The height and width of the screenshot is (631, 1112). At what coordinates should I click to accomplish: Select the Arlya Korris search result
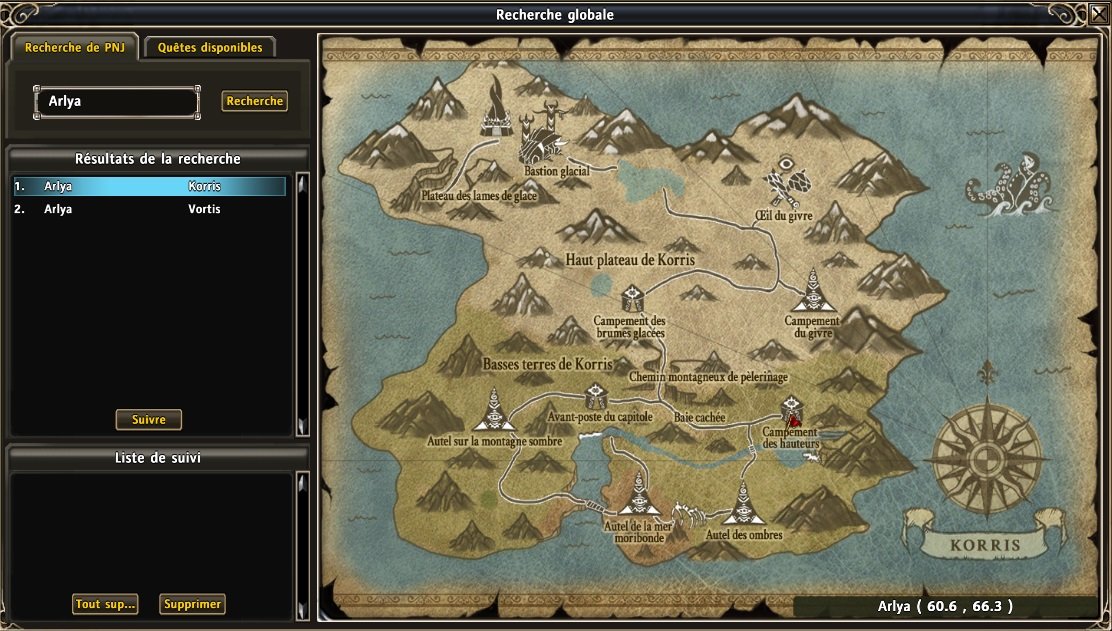tap(150, 186)
